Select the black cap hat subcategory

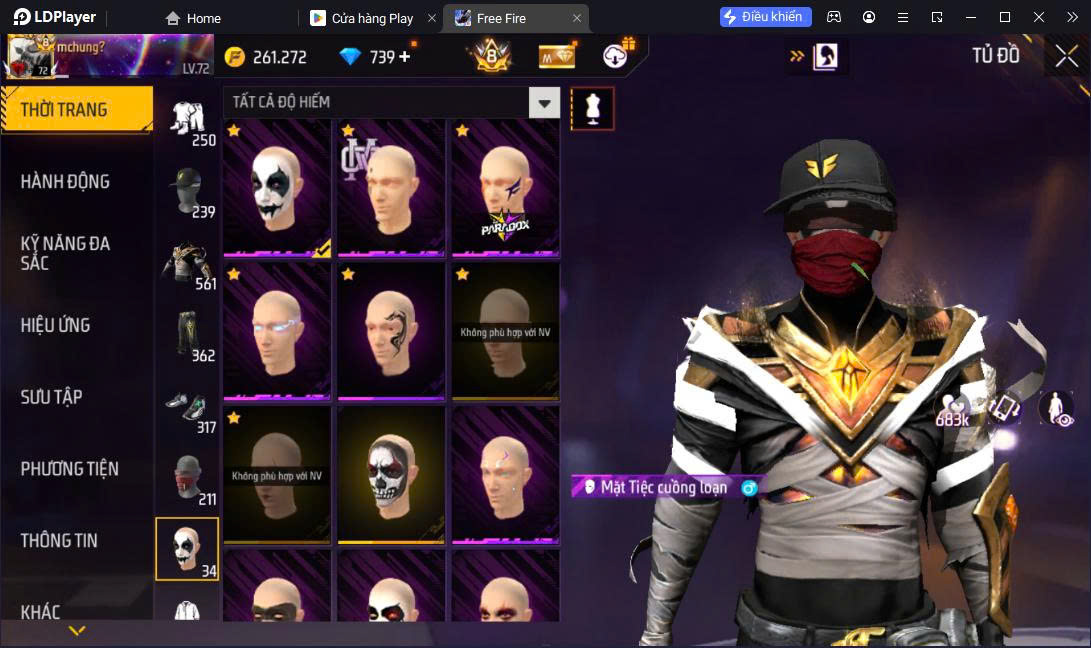187,191
